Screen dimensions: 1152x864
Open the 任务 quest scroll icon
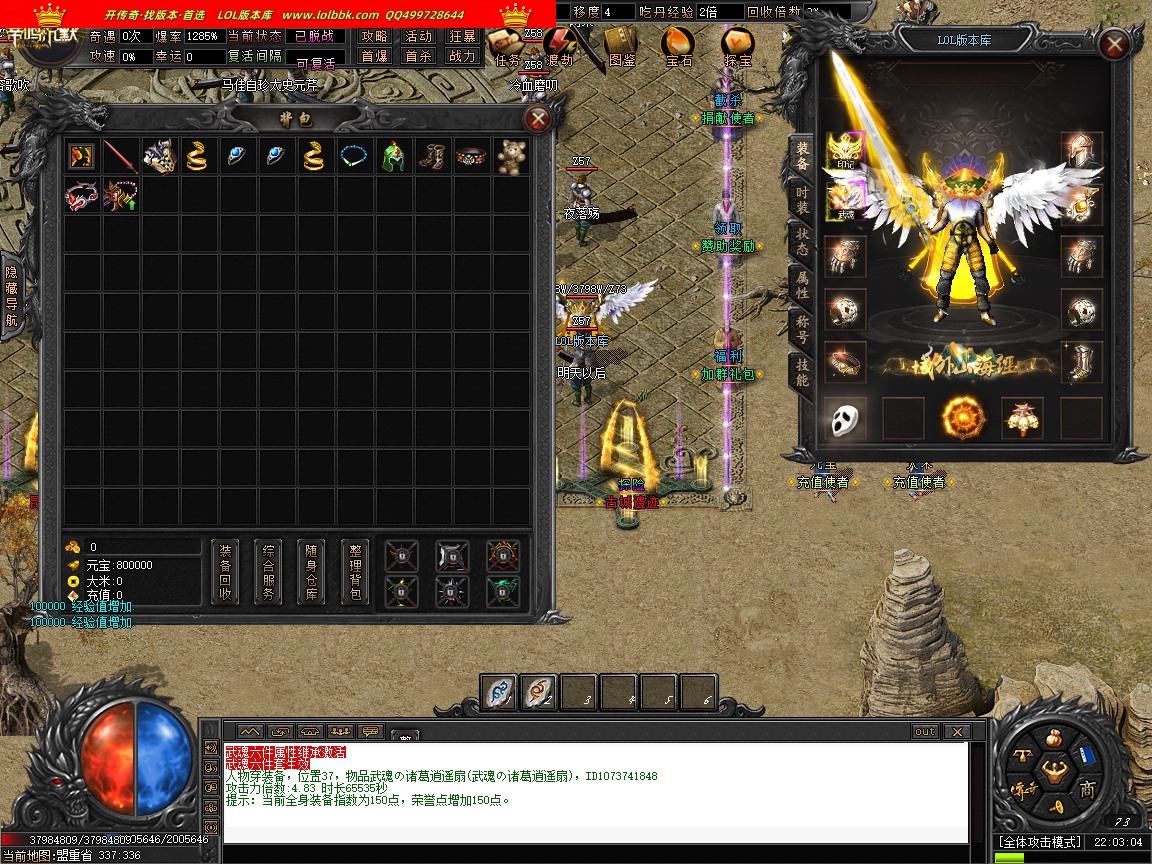click(x=509, y=45)
